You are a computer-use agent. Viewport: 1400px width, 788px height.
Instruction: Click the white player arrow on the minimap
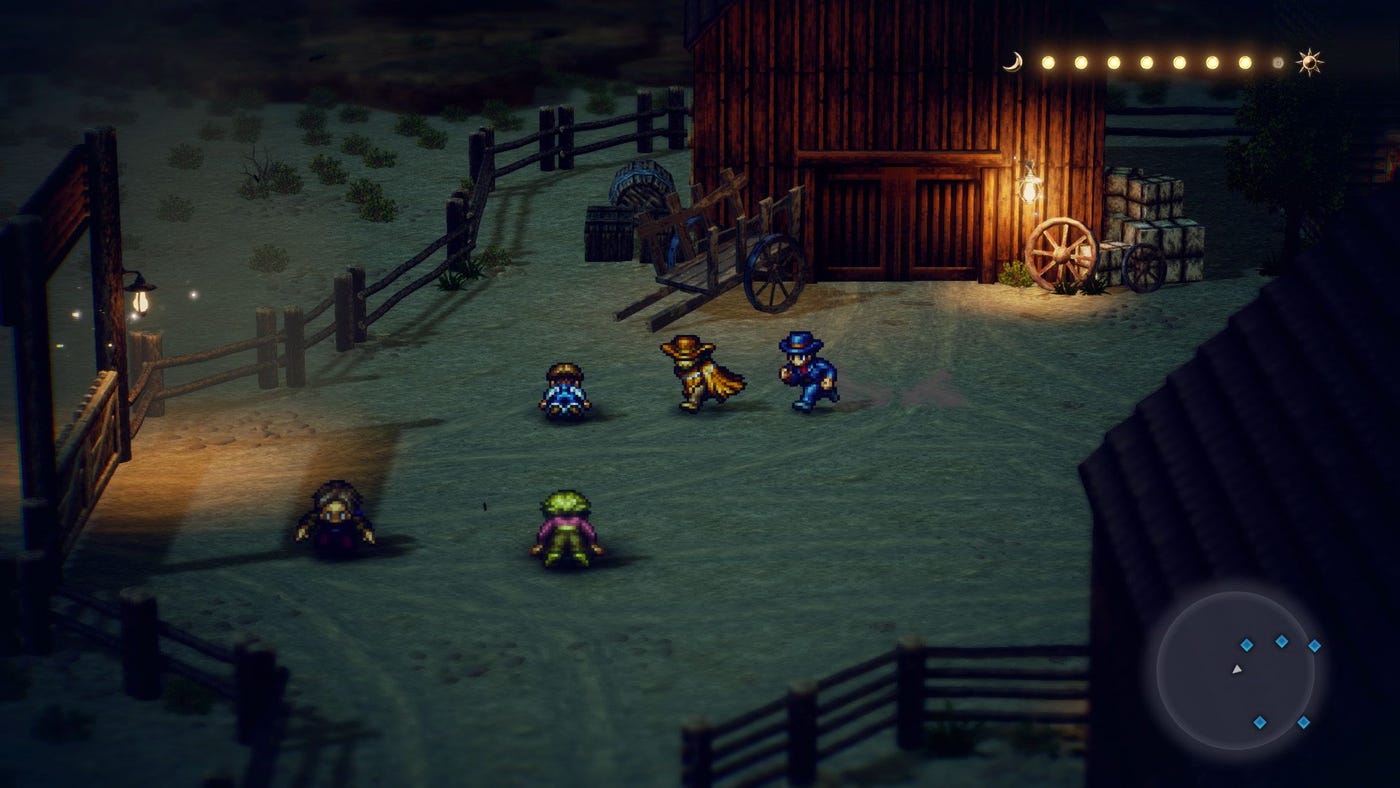pos(1238,670)
